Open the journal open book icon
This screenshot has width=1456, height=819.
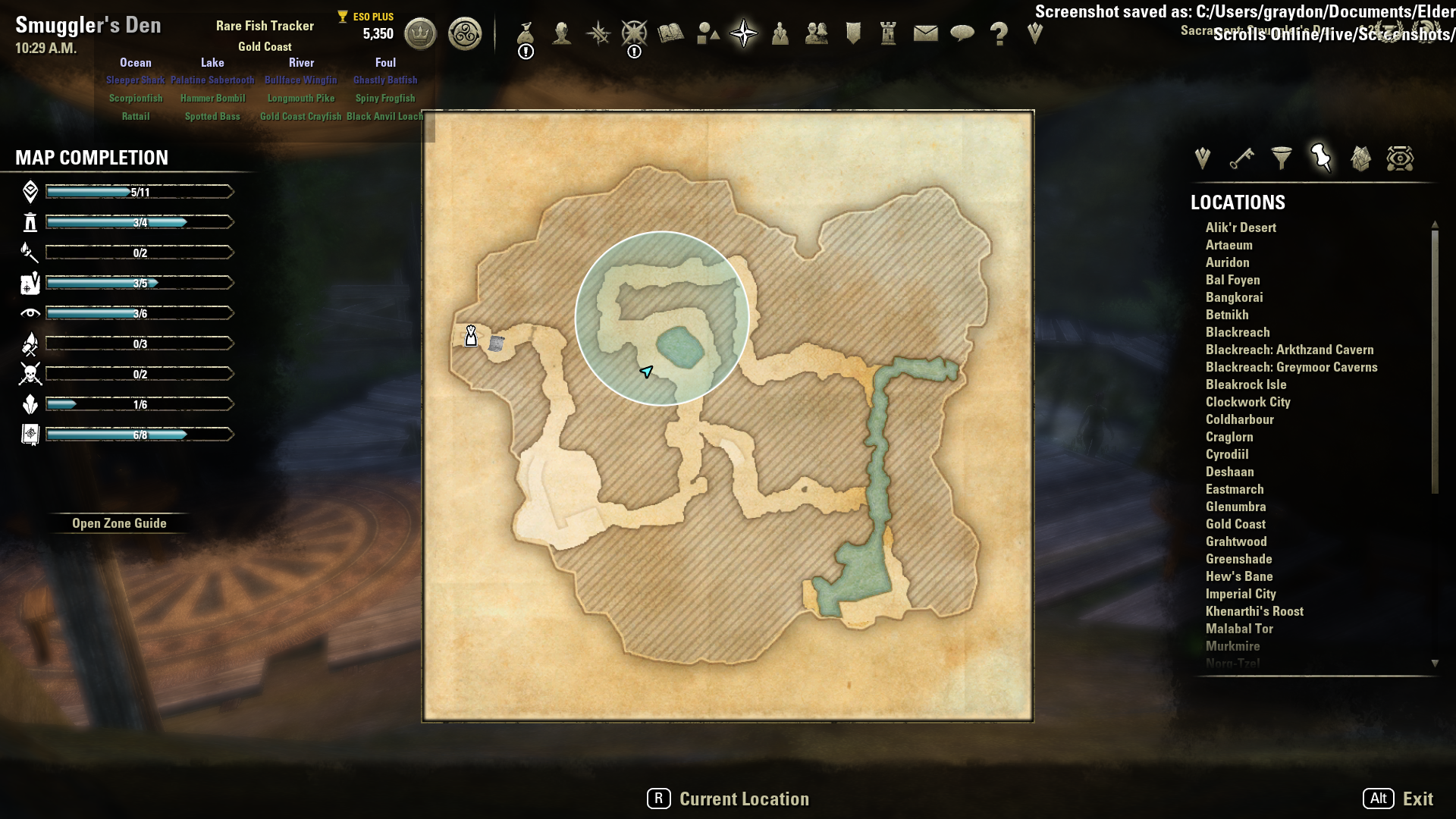tap(670, 33)
